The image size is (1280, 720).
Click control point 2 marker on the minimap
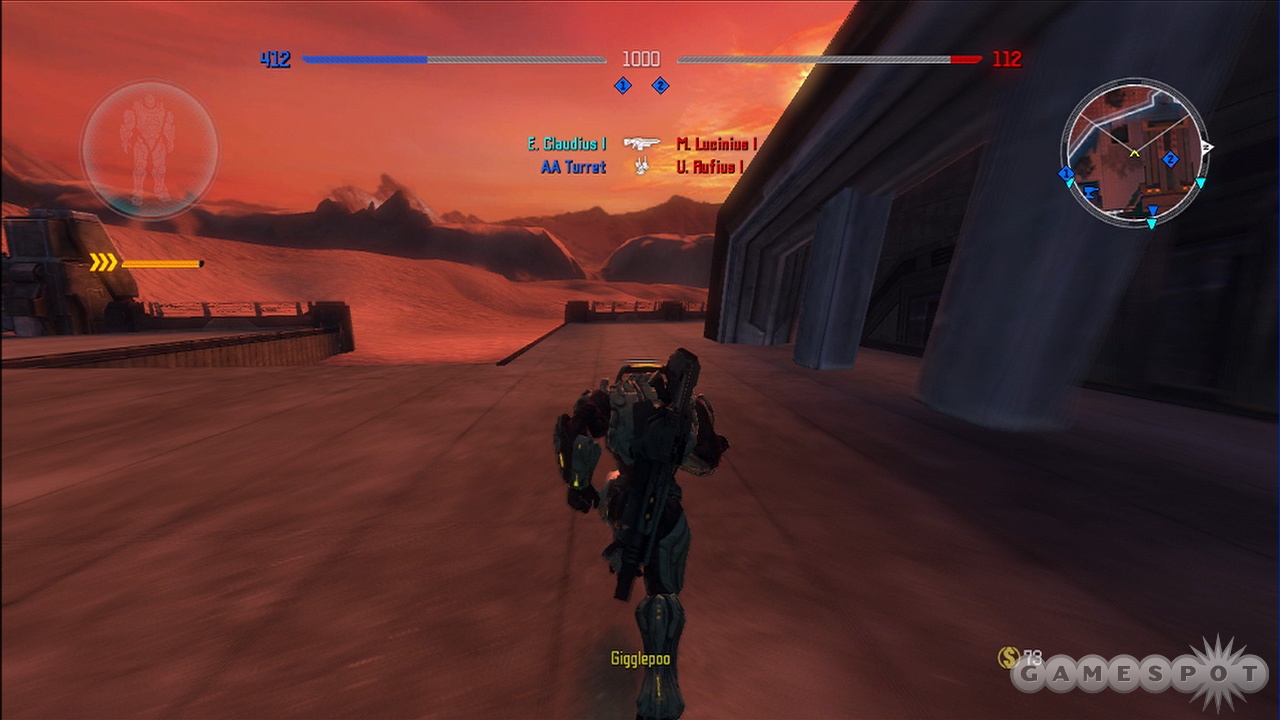click(1170, 159)
